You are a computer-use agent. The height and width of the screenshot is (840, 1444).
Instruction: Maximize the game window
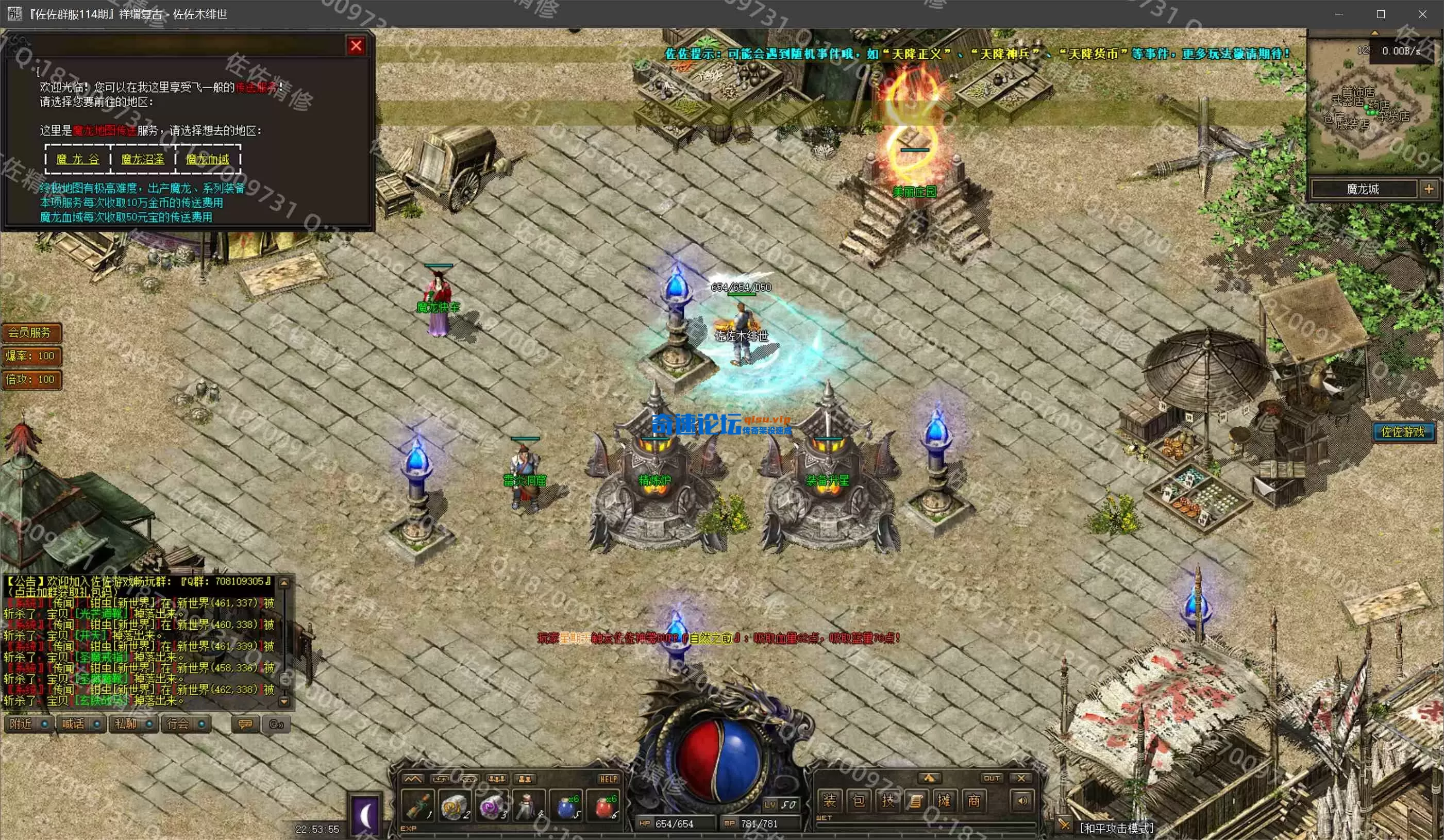point(1381,14)
